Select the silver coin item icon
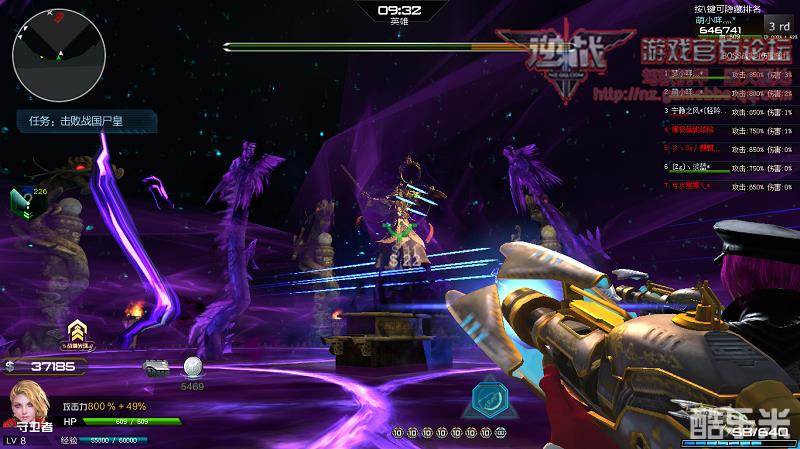The image size is (800, 449). pyautogui.click(x=192, y=367)
